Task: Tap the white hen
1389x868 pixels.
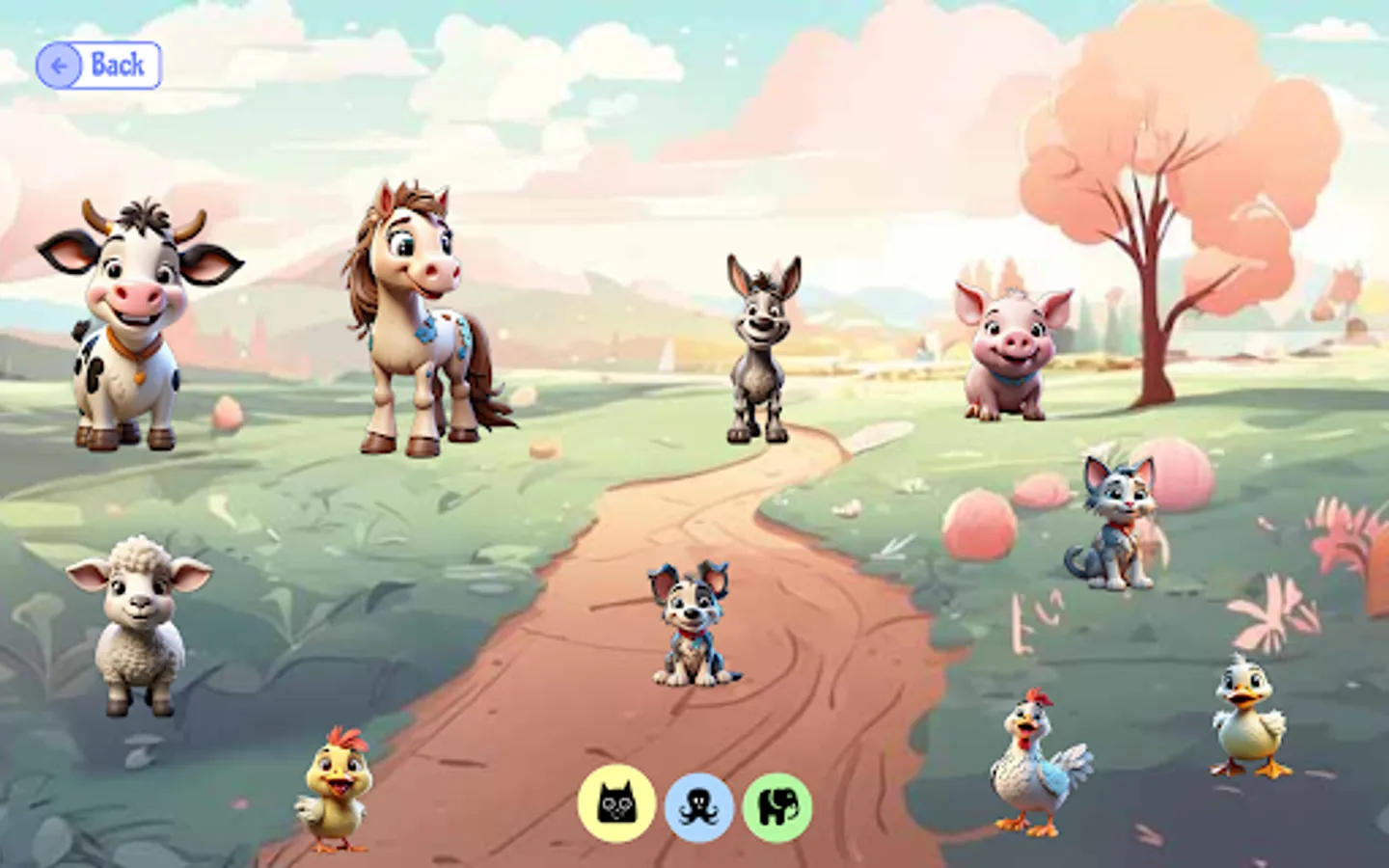Action: coord(1037,767)
